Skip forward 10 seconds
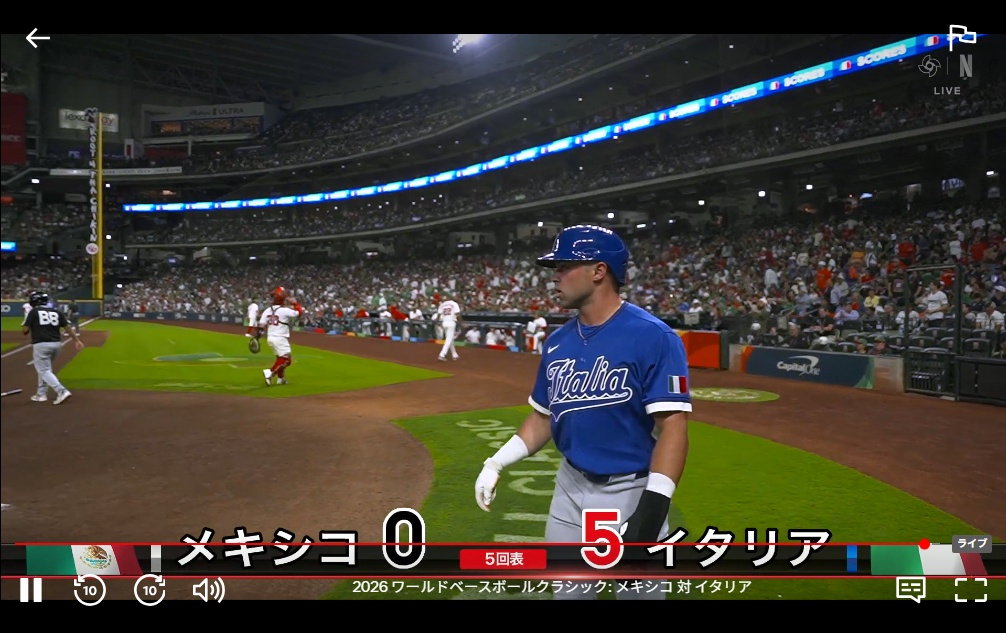This screenshot has width=1006, height=633. point(150,590)
